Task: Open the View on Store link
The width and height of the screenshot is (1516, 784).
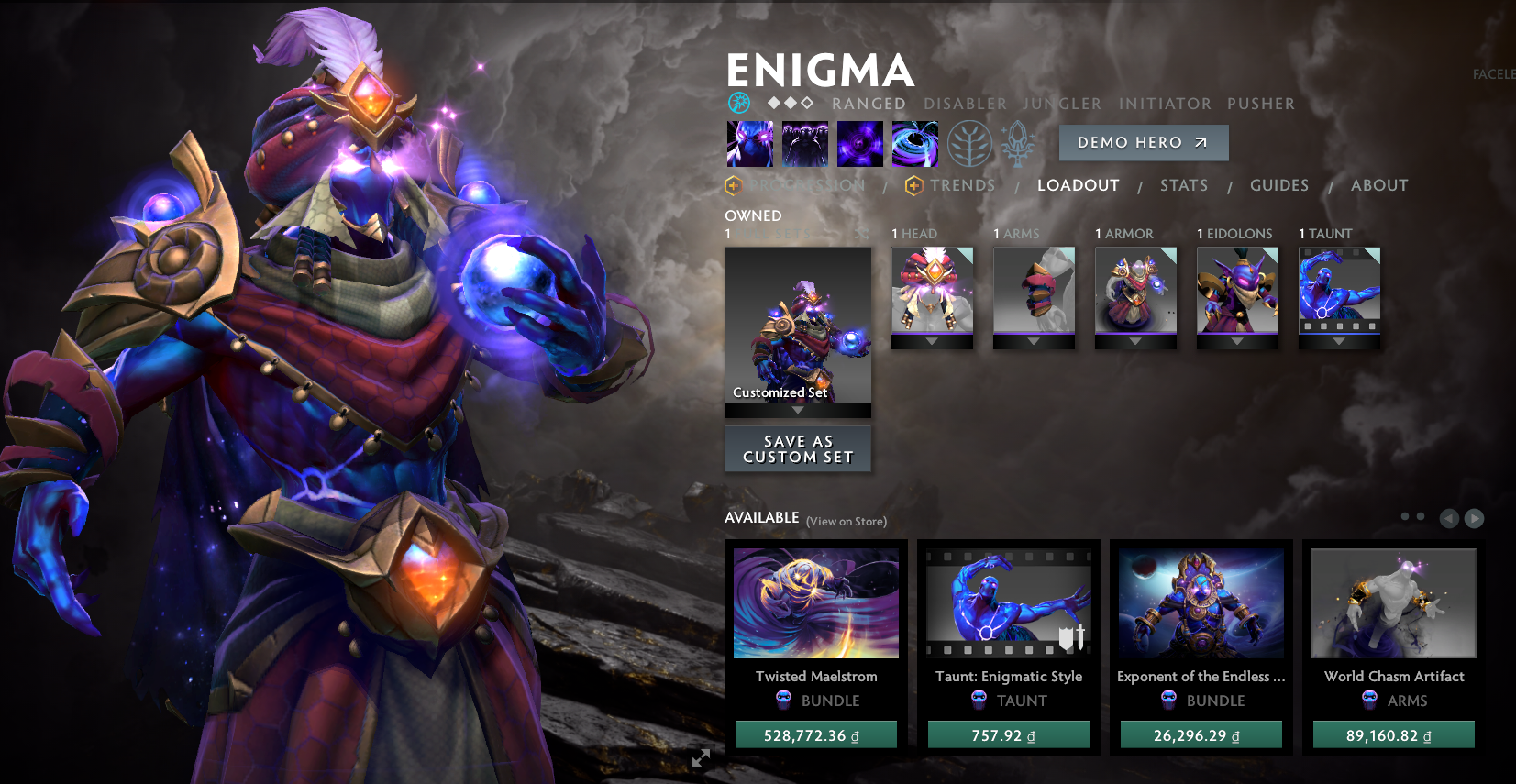Action: pyautogui.click(x=846, y=522)
